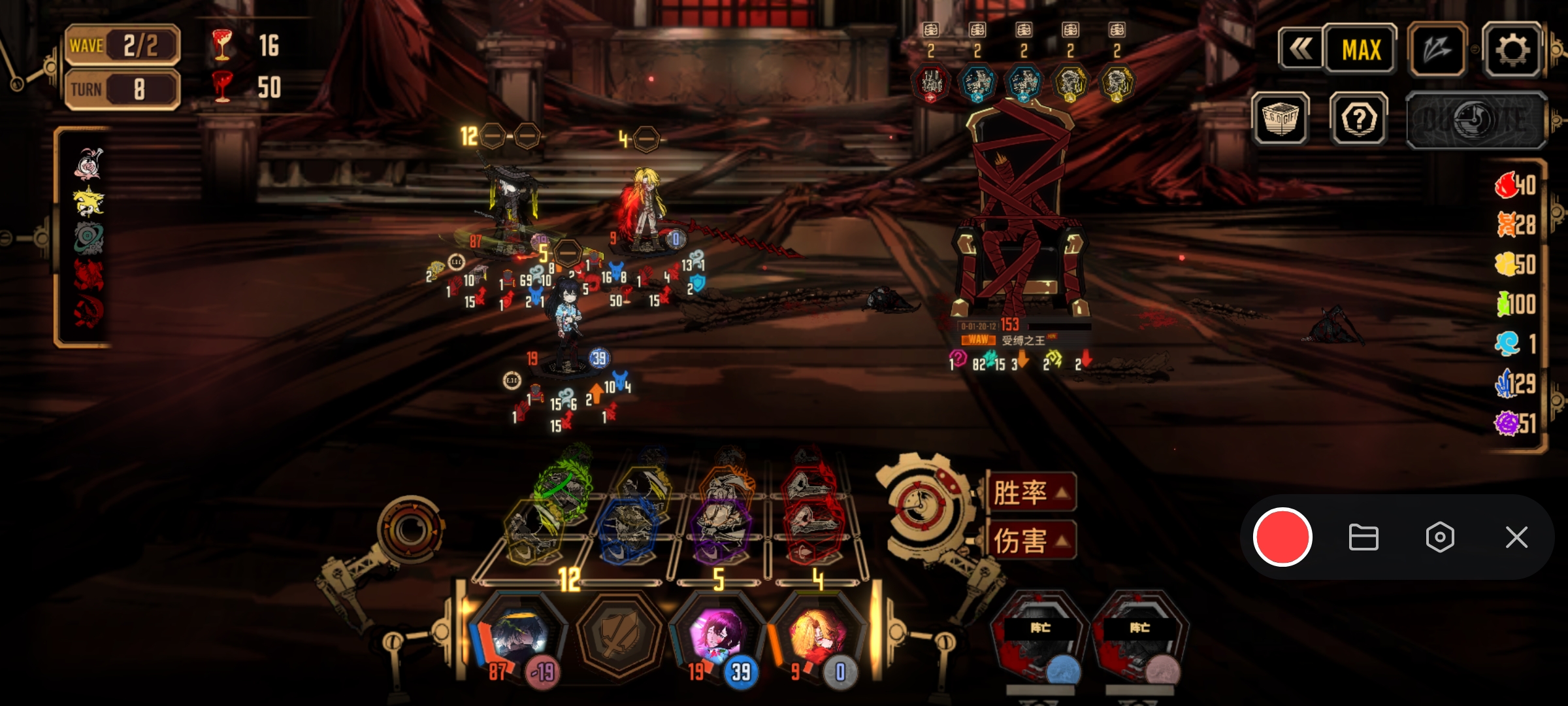Choose the 伤害 damage auto-select

coord(1031,541)
